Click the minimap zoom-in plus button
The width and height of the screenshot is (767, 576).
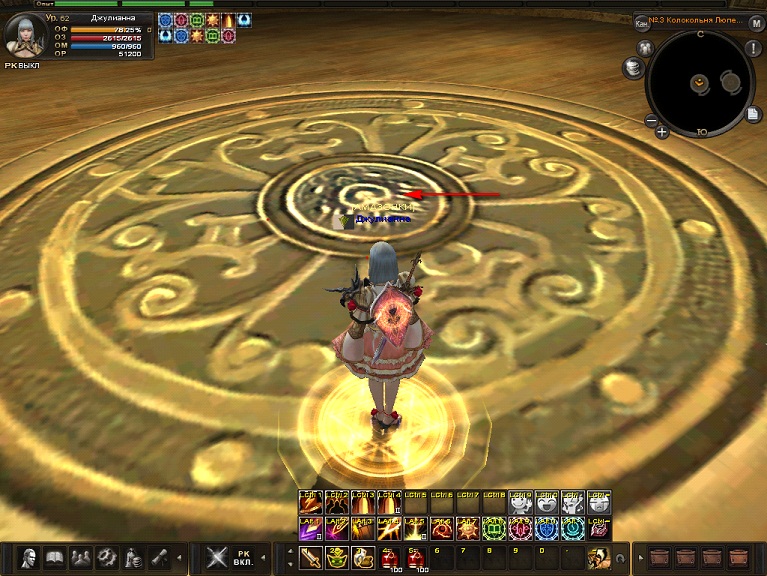(x=662, y=131)
